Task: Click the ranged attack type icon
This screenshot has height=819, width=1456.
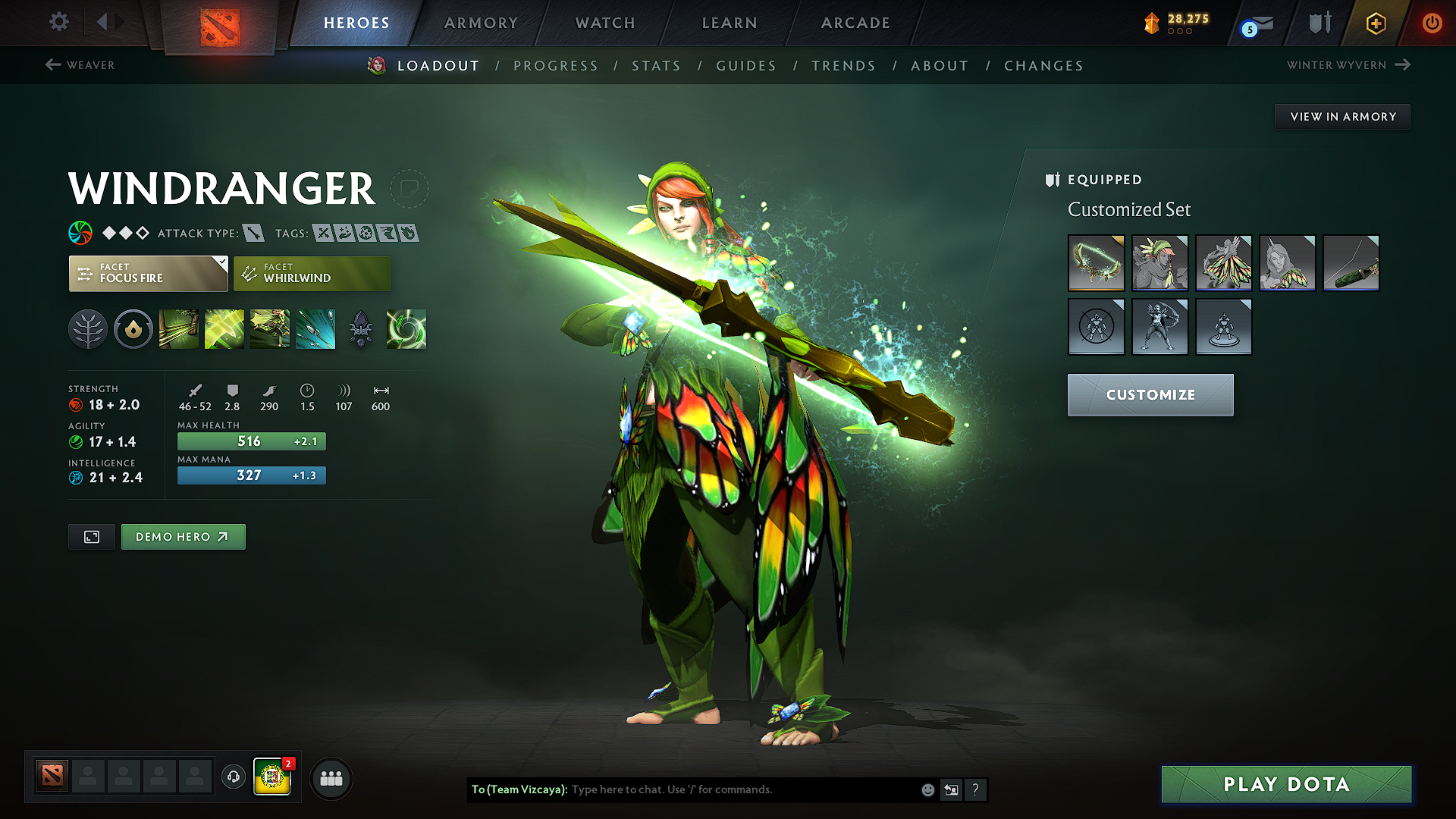Action: (x=253, y=233)
